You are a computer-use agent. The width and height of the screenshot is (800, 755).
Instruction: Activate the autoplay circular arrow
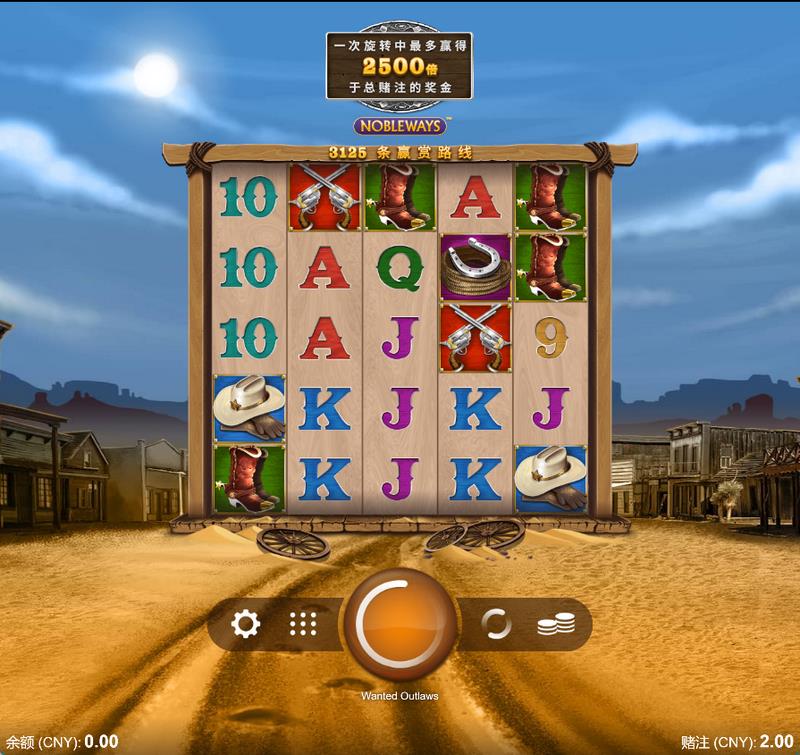pos(496,625)
